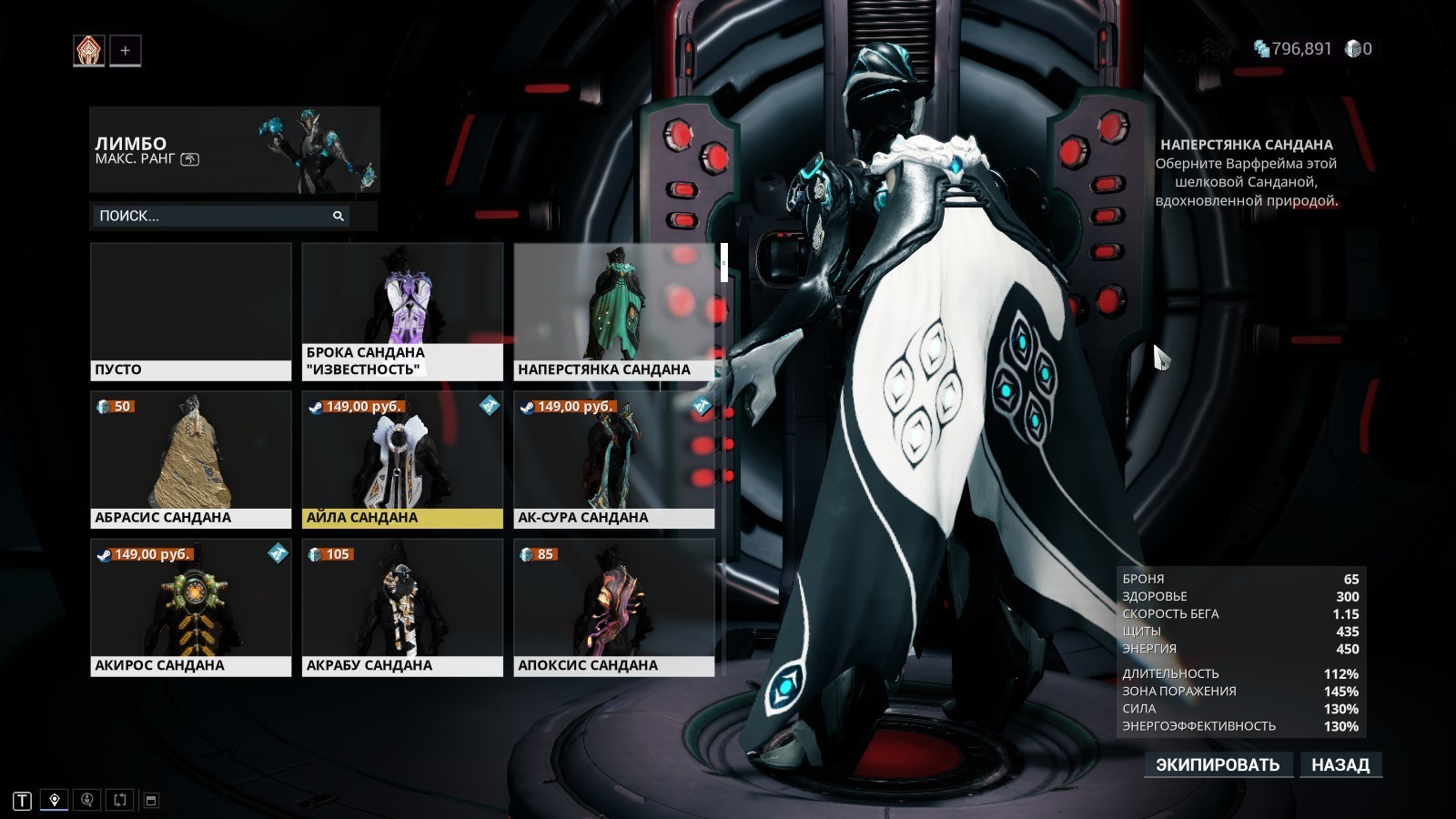Click the plus button beside the profile icon
Image resolution: width=1456 pixels, height=819 pixels.
point(126,51)
